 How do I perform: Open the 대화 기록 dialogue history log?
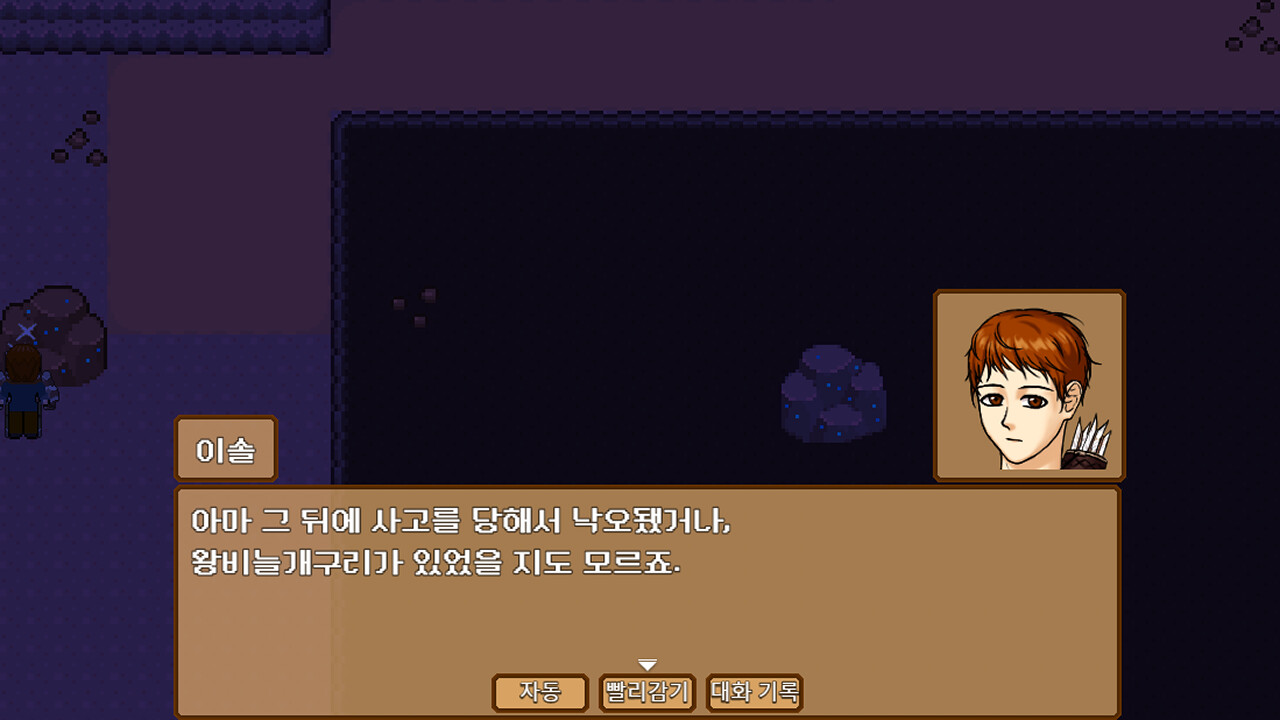pos(755,692)
